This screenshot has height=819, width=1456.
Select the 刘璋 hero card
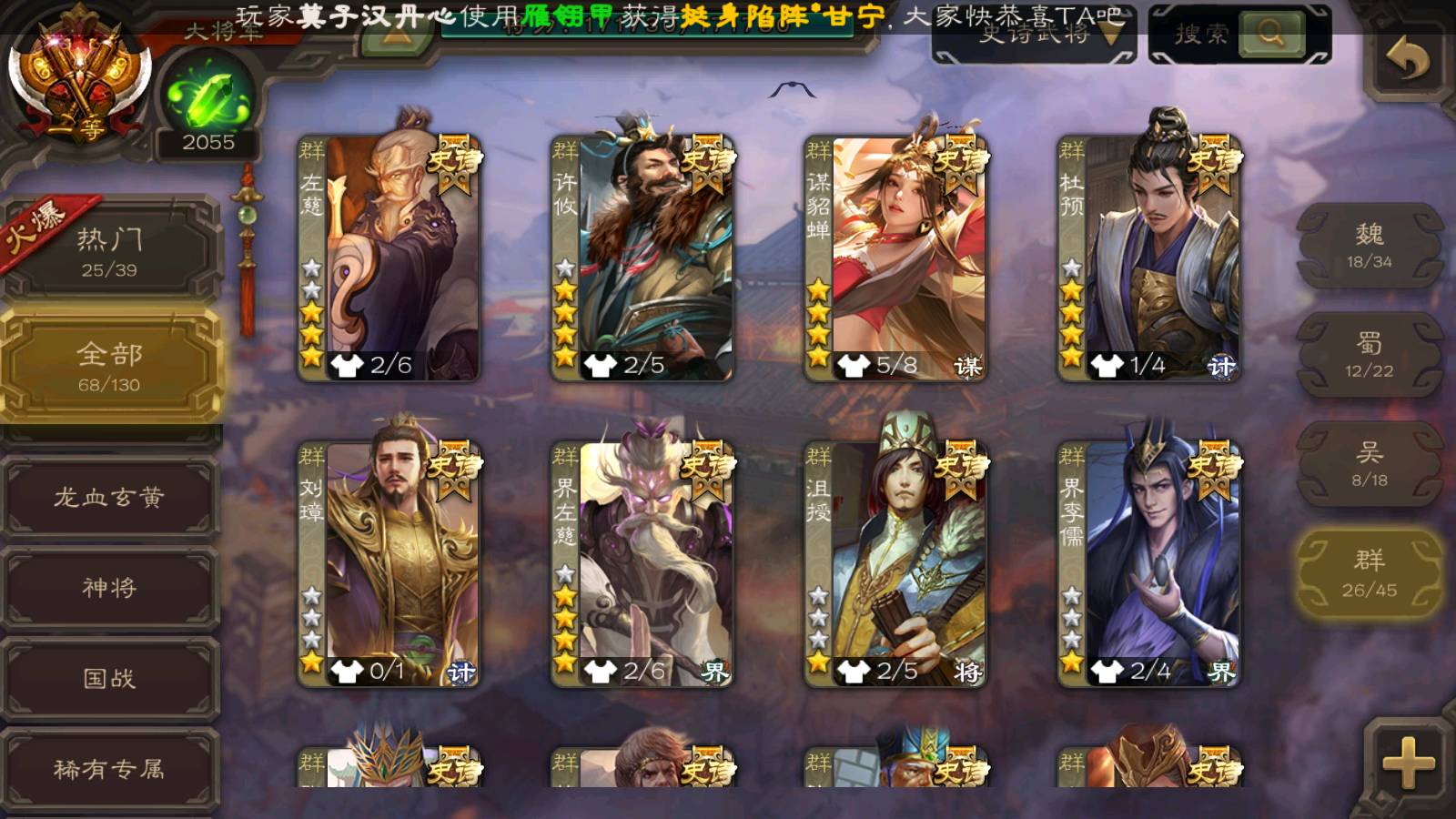pos(389,564)
